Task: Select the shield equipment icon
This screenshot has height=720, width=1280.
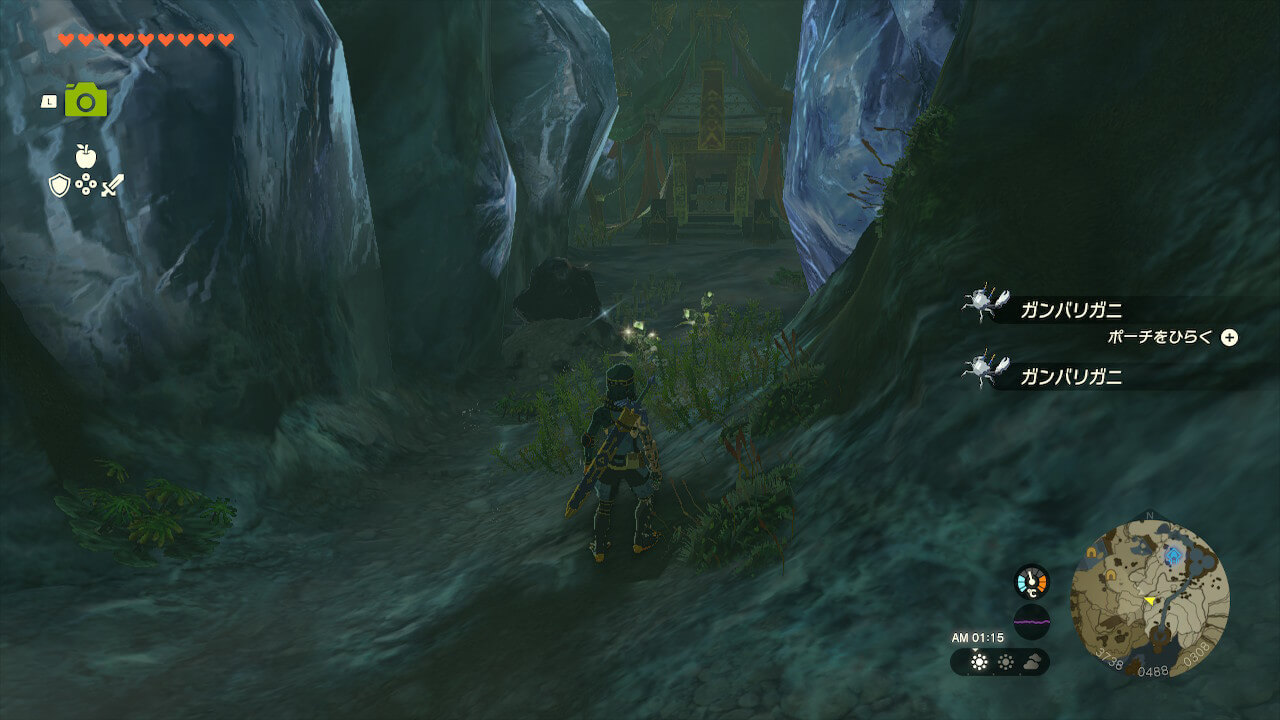Action: (x=59, y=185)
